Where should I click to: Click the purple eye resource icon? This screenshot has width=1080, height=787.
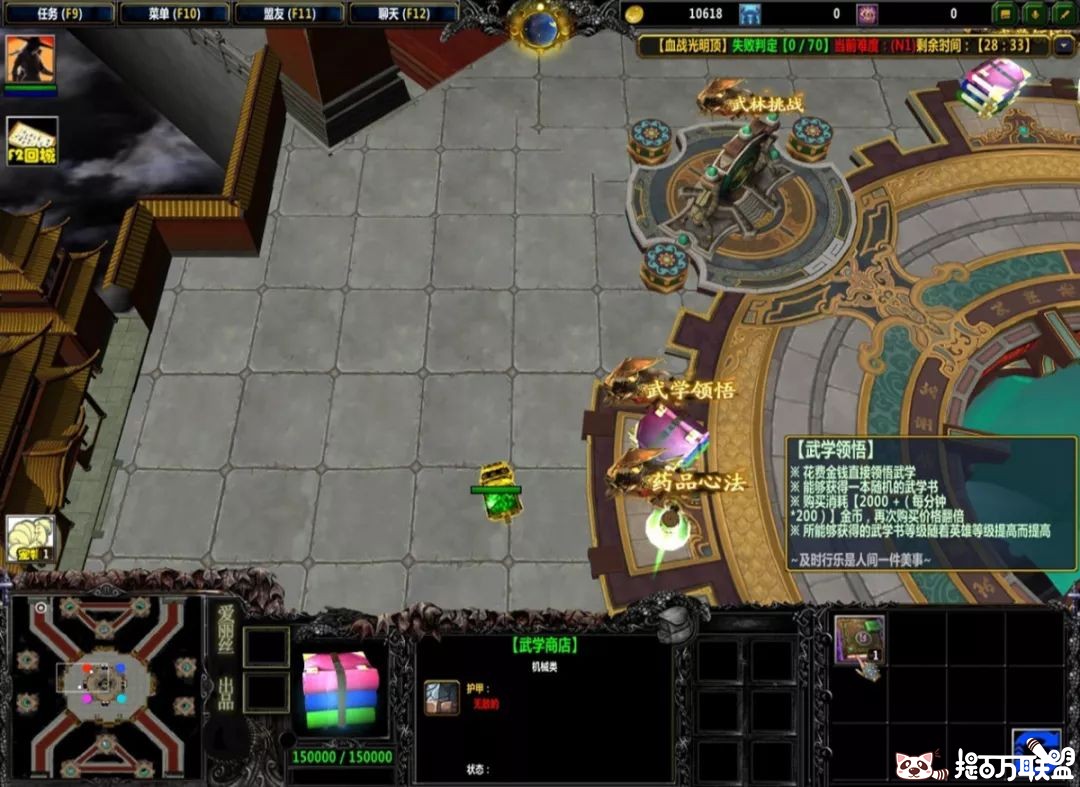[x=866, y=14]
